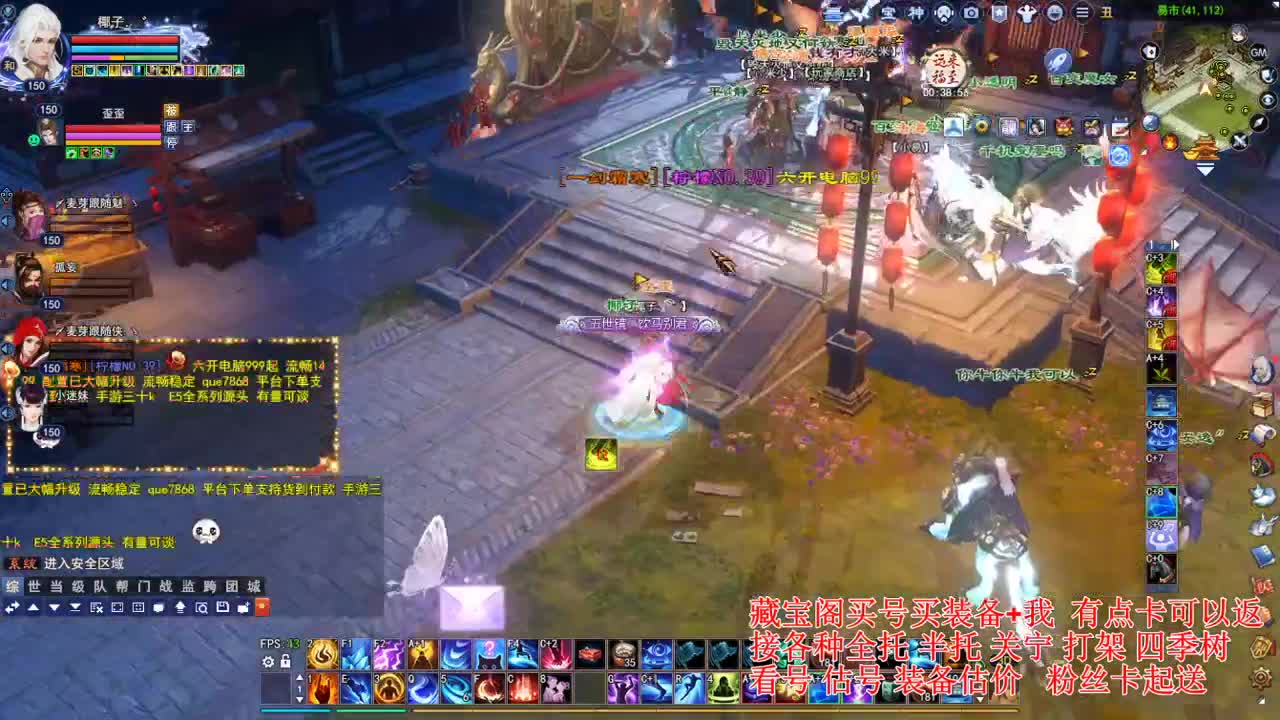Toggle the red mute icon above the chat toolbar
Screen dimensions: 1280x720
(263, 608)
